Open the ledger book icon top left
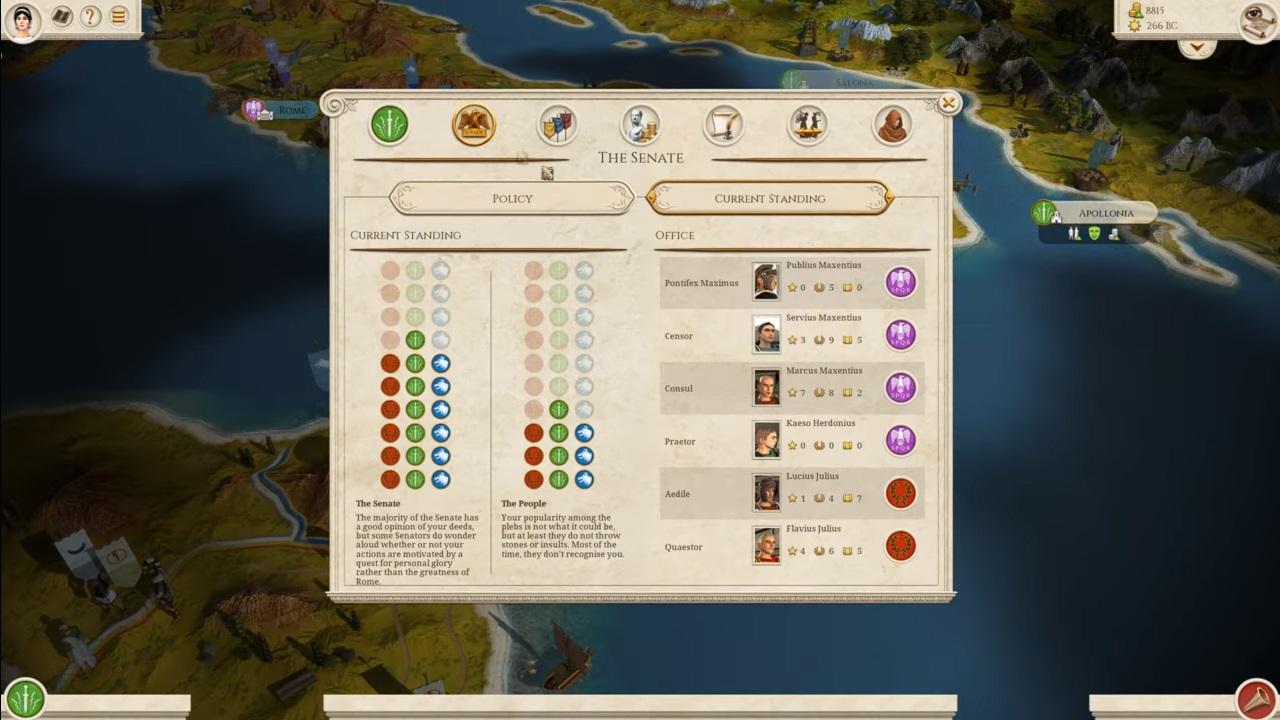1280x720 pixels. pos(60,17)
